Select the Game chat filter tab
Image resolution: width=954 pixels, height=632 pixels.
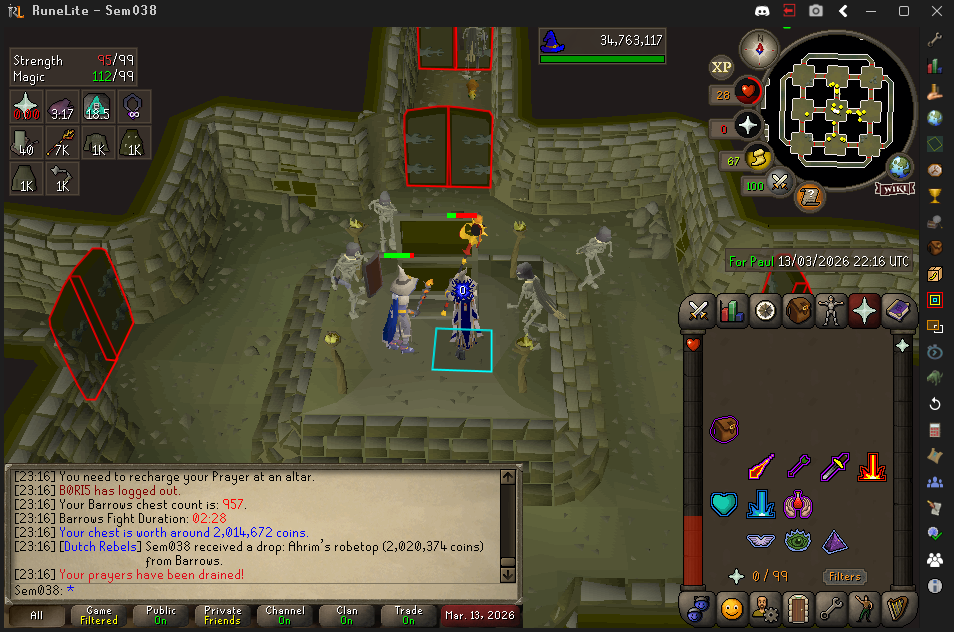pos(99,615)
